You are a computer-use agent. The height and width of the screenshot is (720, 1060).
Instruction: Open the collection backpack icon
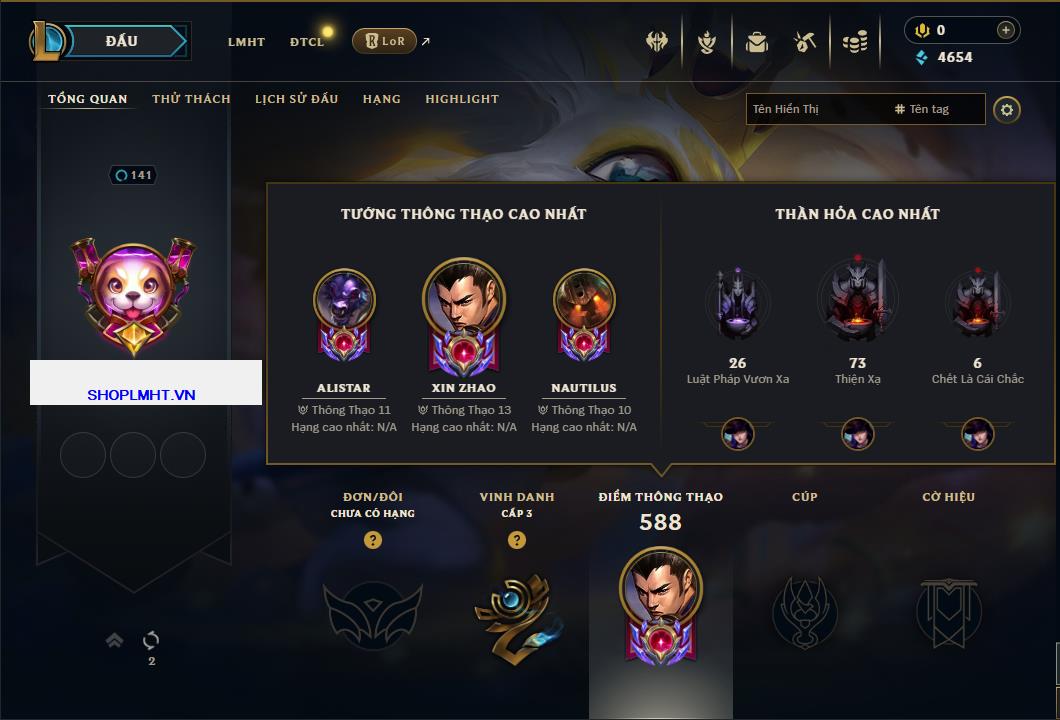pos(756,42)
